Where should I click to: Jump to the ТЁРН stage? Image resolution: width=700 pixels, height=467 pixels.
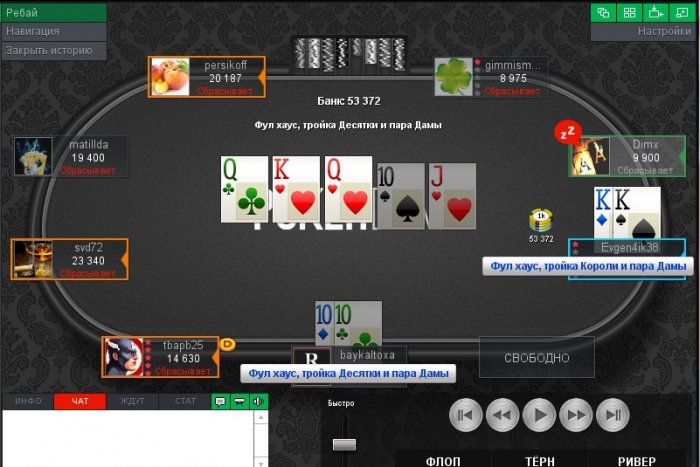540,461
